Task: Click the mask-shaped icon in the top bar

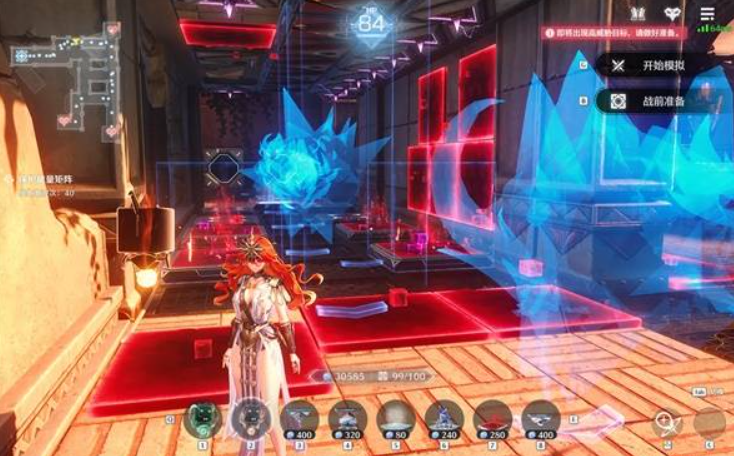Action: (673, 13)
